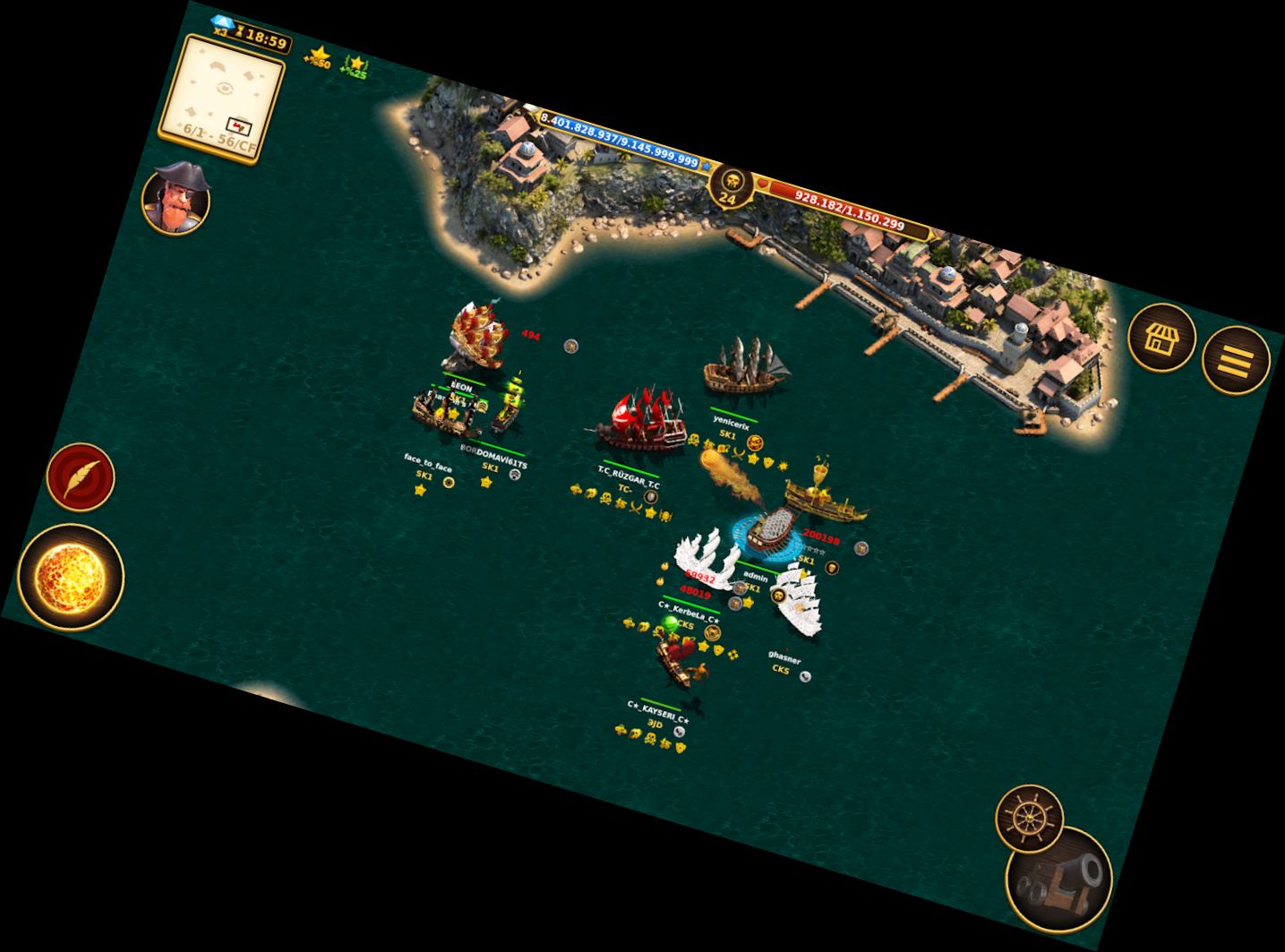Fire the cannon button
The width and height of the screenshot is (1285, 952).
[1059, 879]
